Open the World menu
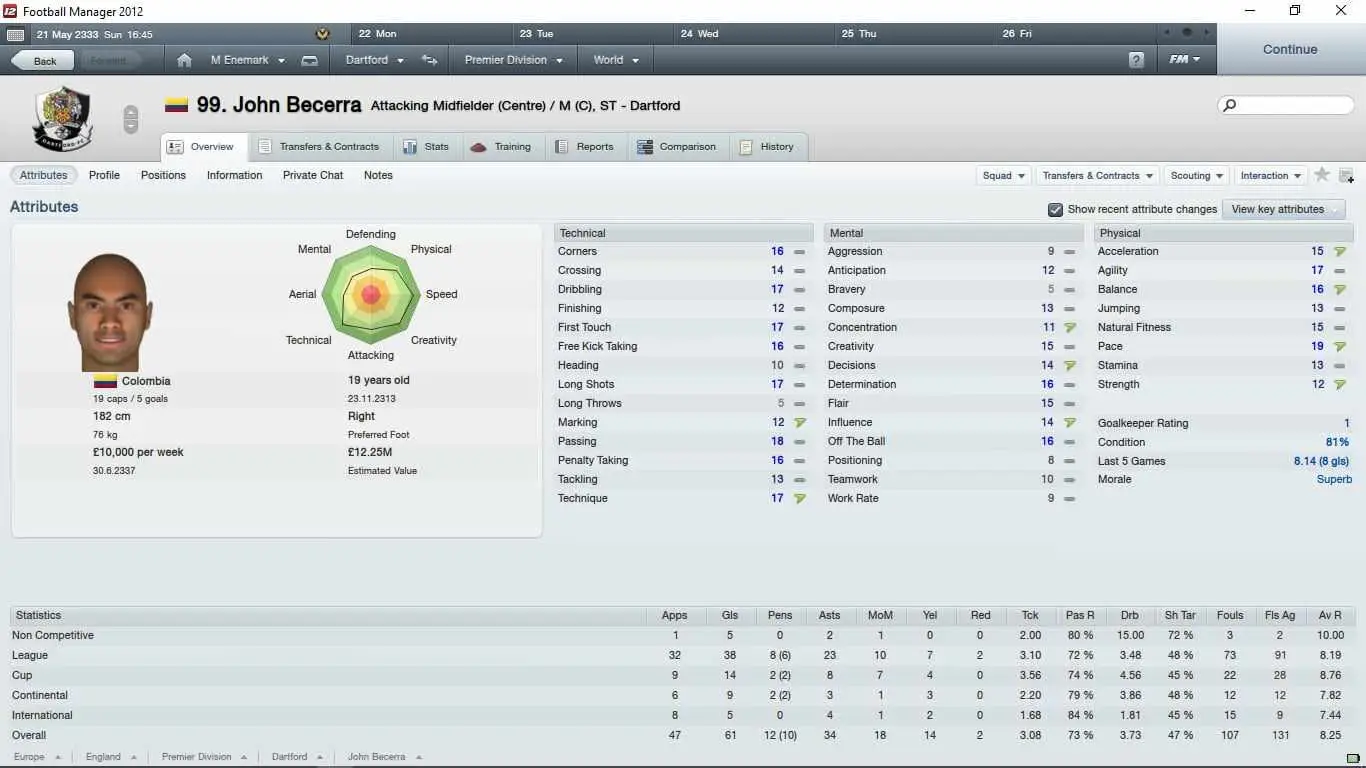1366x768 pixels. pyautogui.click(x=615, y=60)
